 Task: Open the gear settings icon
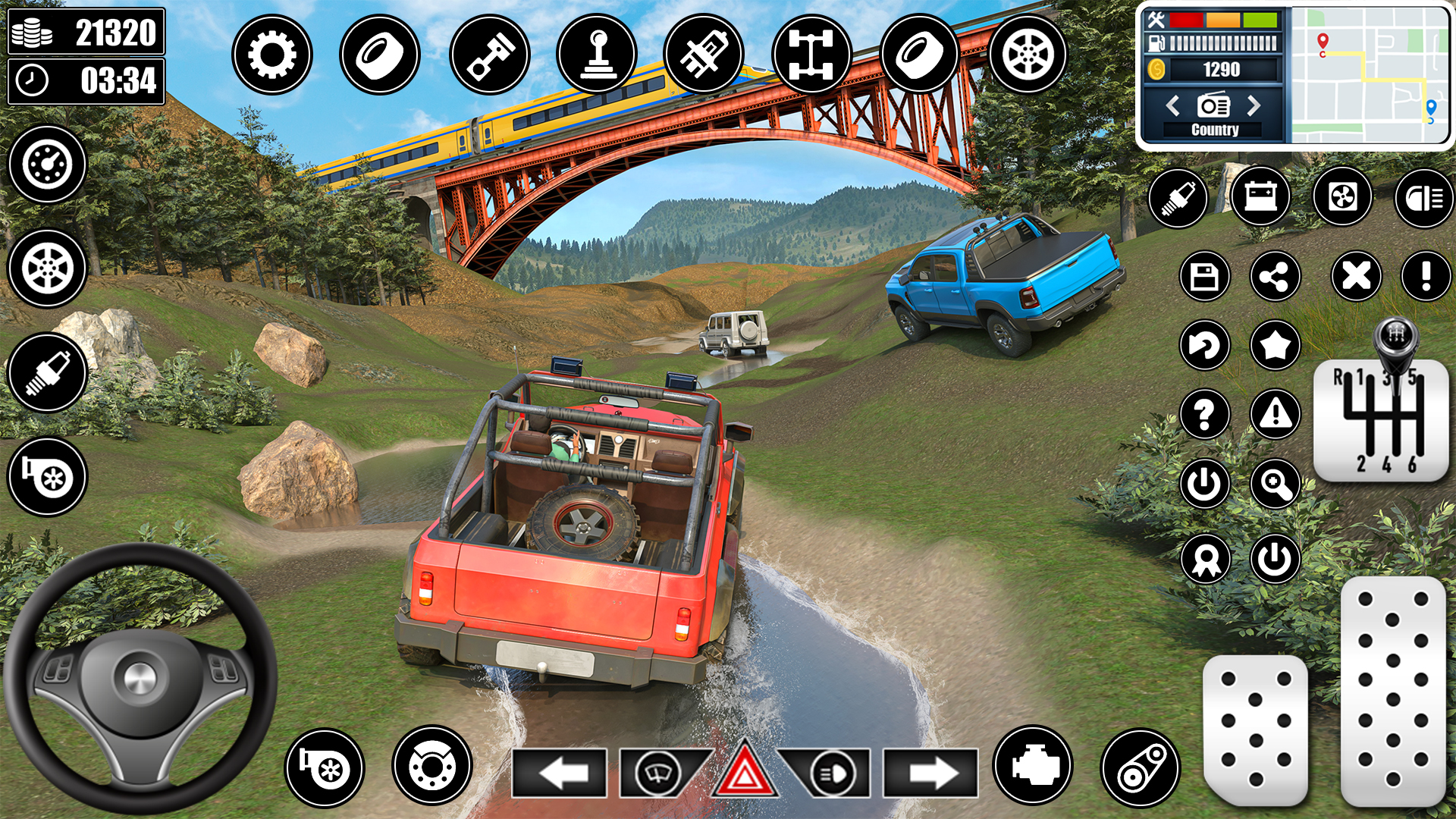click(x=271, y=55)
